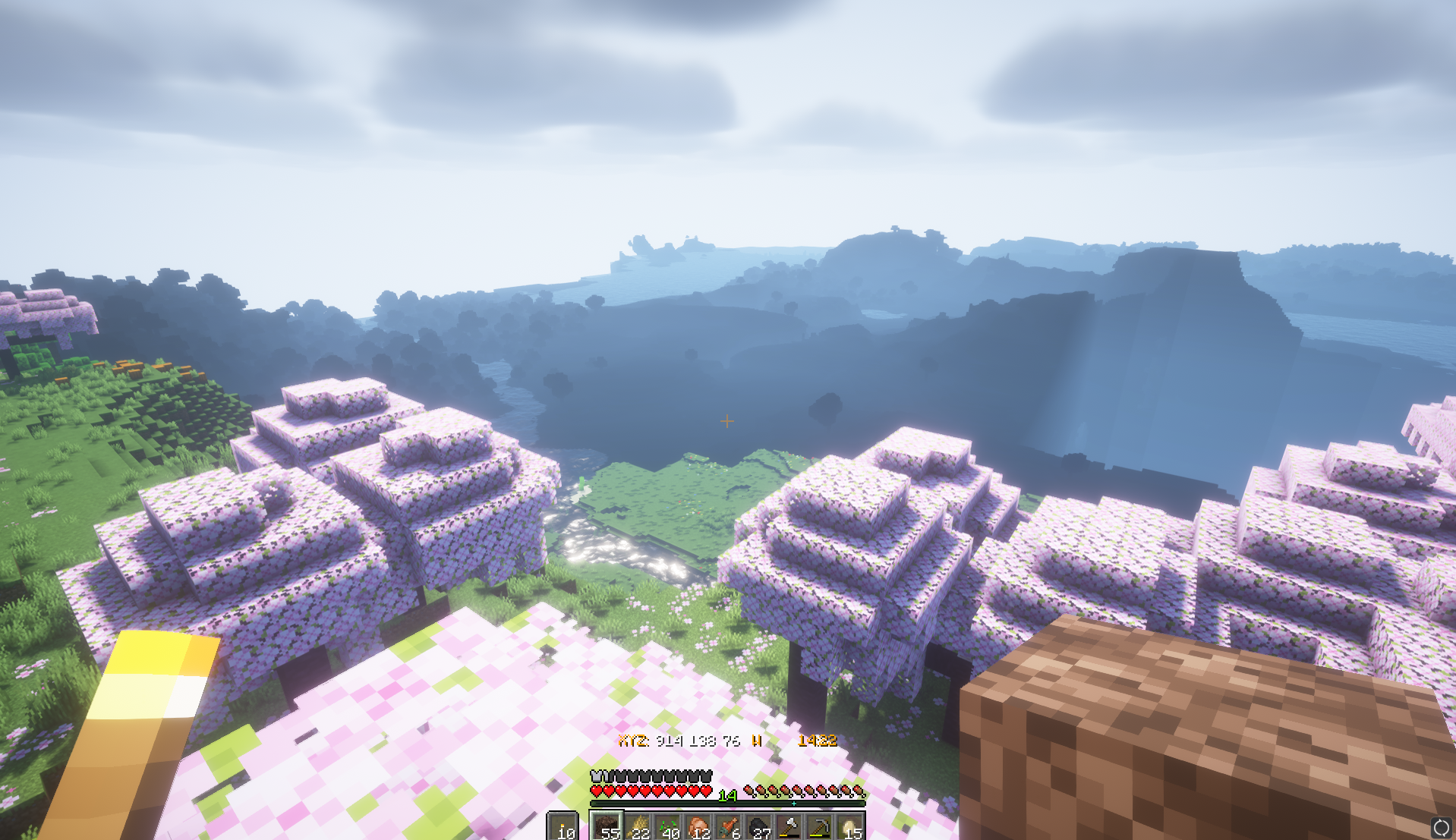1456x840 pixels.
Task: Select the egg stack hotbar slot
Action: [850, 827]
